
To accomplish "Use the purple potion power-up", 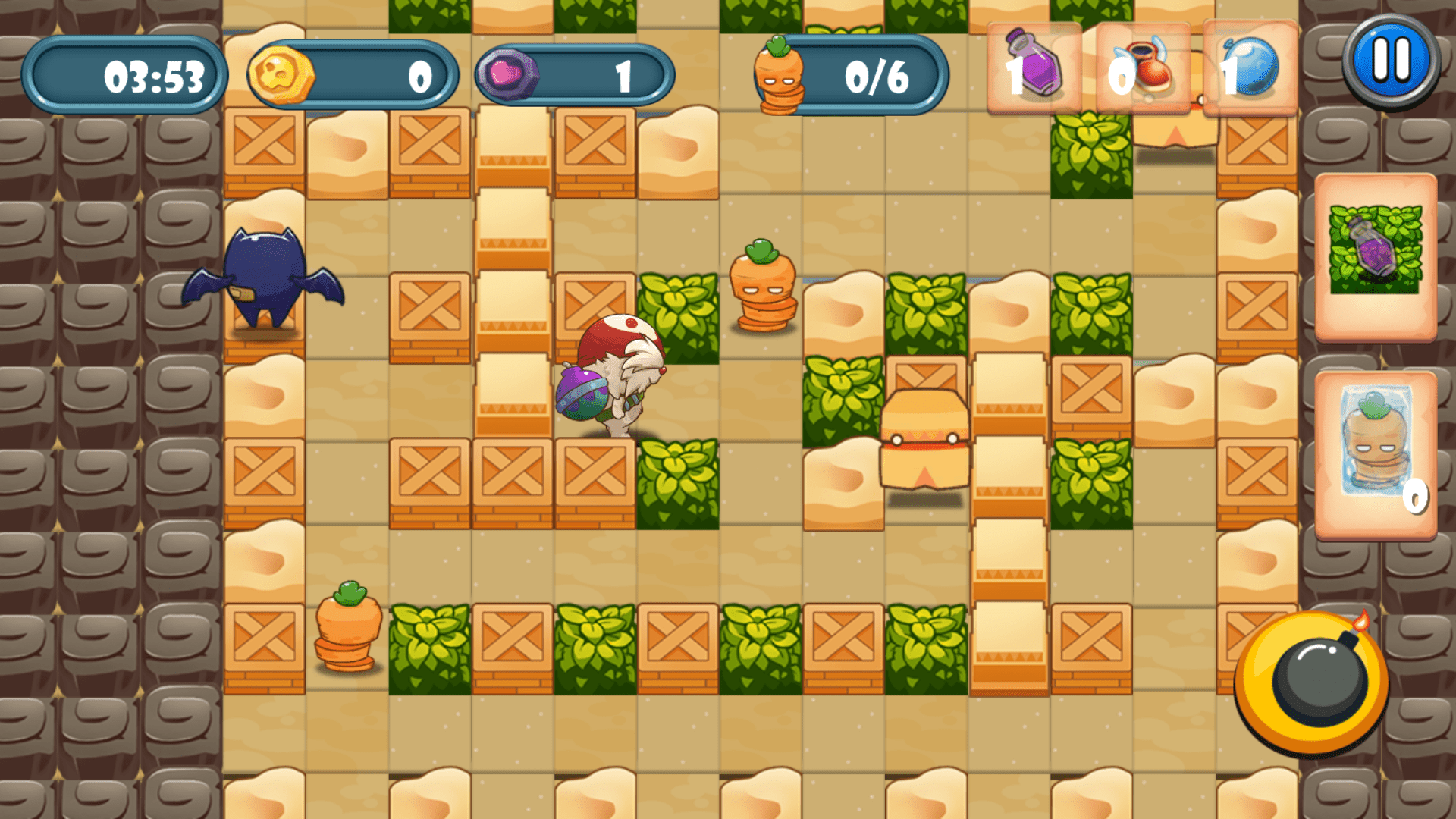I will [x=1035, y=70].
